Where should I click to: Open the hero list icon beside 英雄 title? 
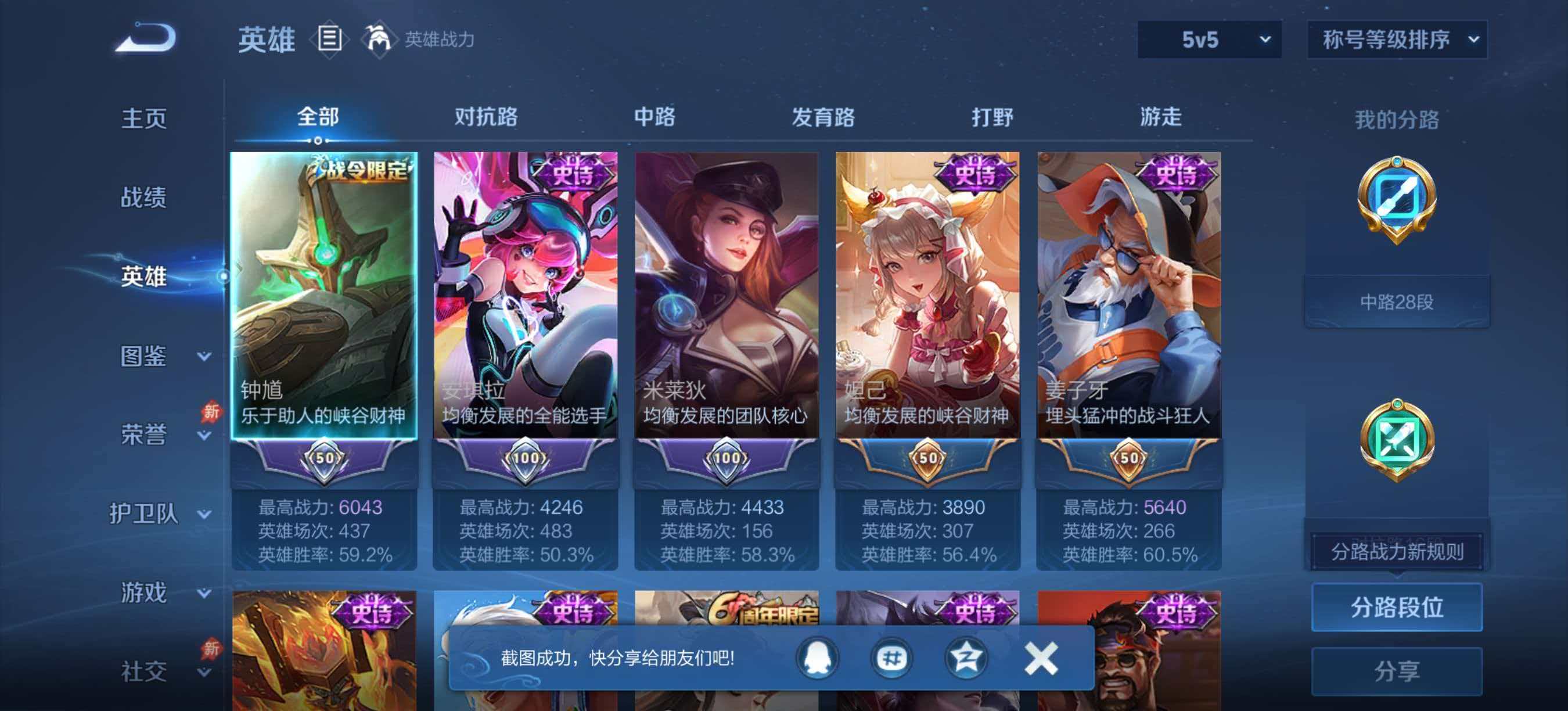click(x=330, y=39)
